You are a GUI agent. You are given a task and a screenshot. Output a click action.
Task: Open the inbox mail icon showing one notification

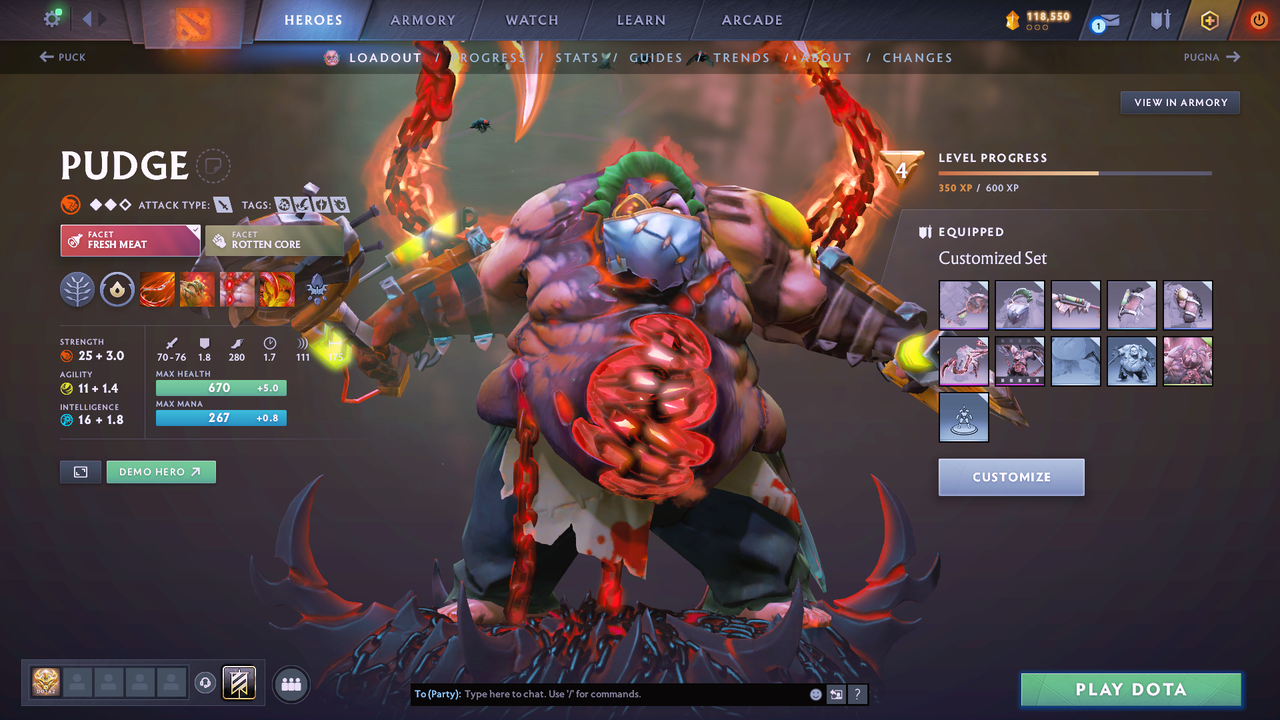[x=1106, y=19]
